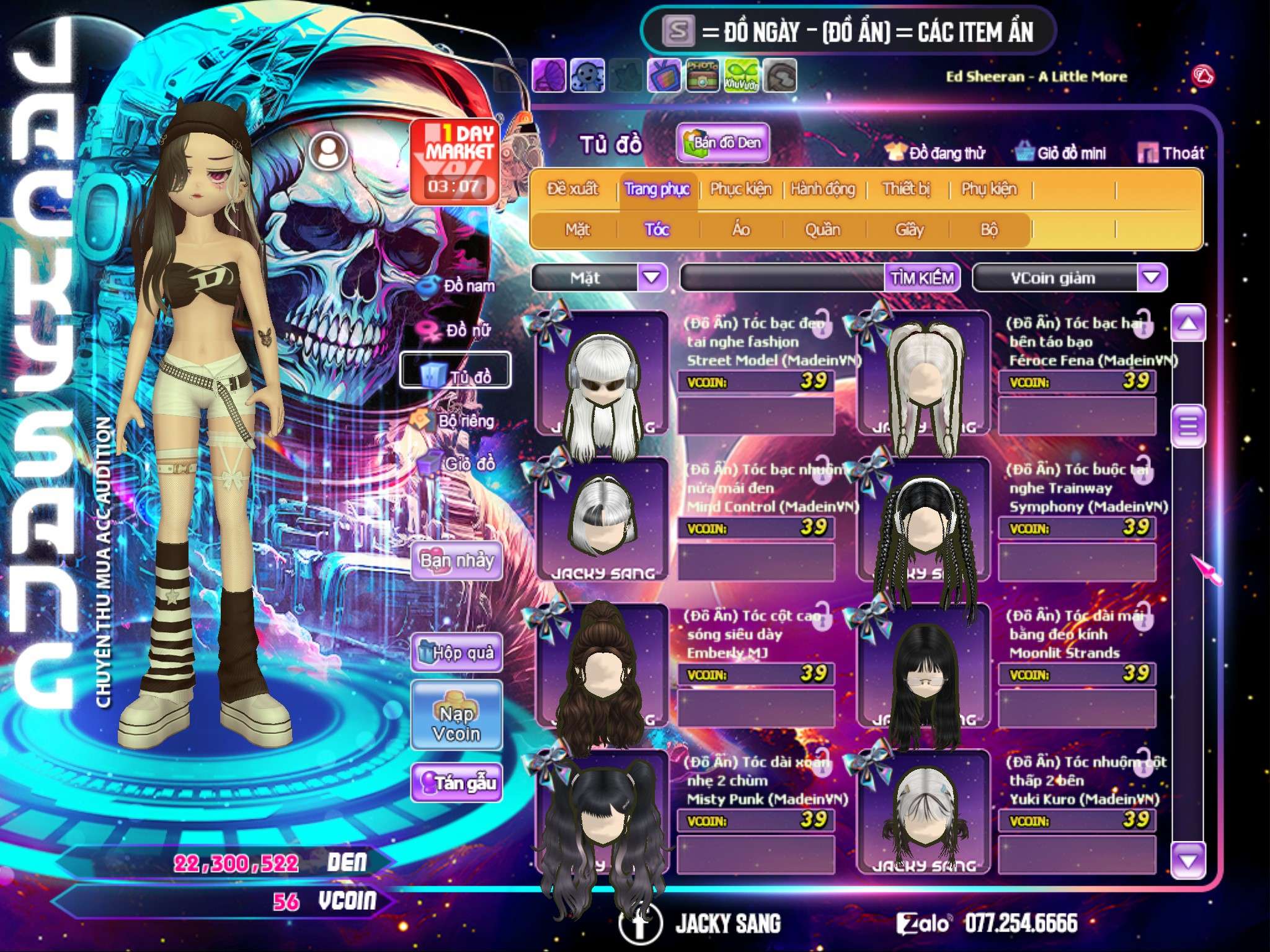
Task: Choose the Quần subcategory
Action: click(x=822, y=230)
